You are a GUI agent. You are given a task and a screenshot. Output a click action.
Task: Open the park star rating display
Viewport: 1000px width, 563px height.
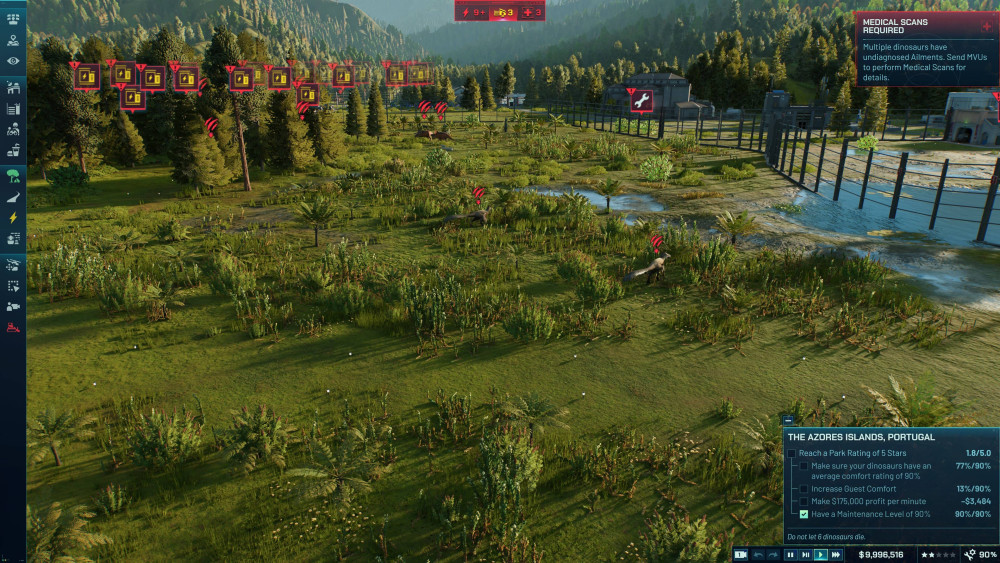click(x=938, y=554)
